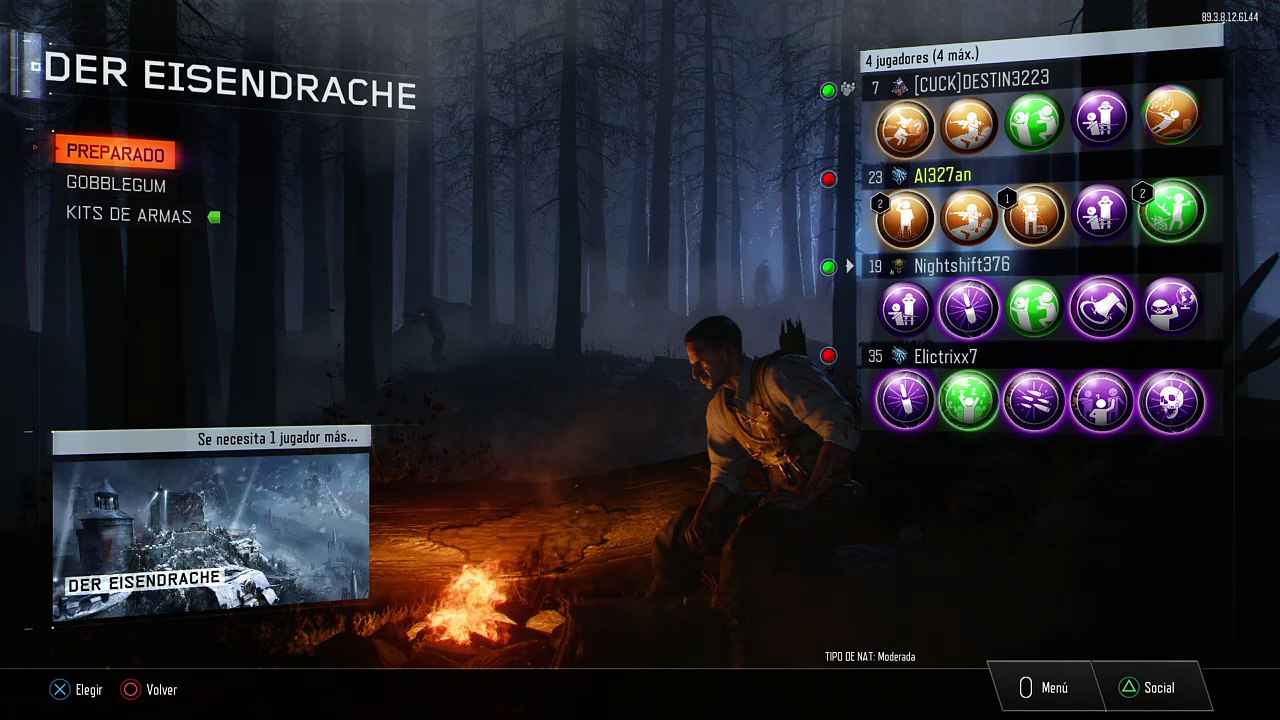The image size is (1280, 720).
Task: Click Al327an's purple gobblegum icon
Action: coord(1100,212)
